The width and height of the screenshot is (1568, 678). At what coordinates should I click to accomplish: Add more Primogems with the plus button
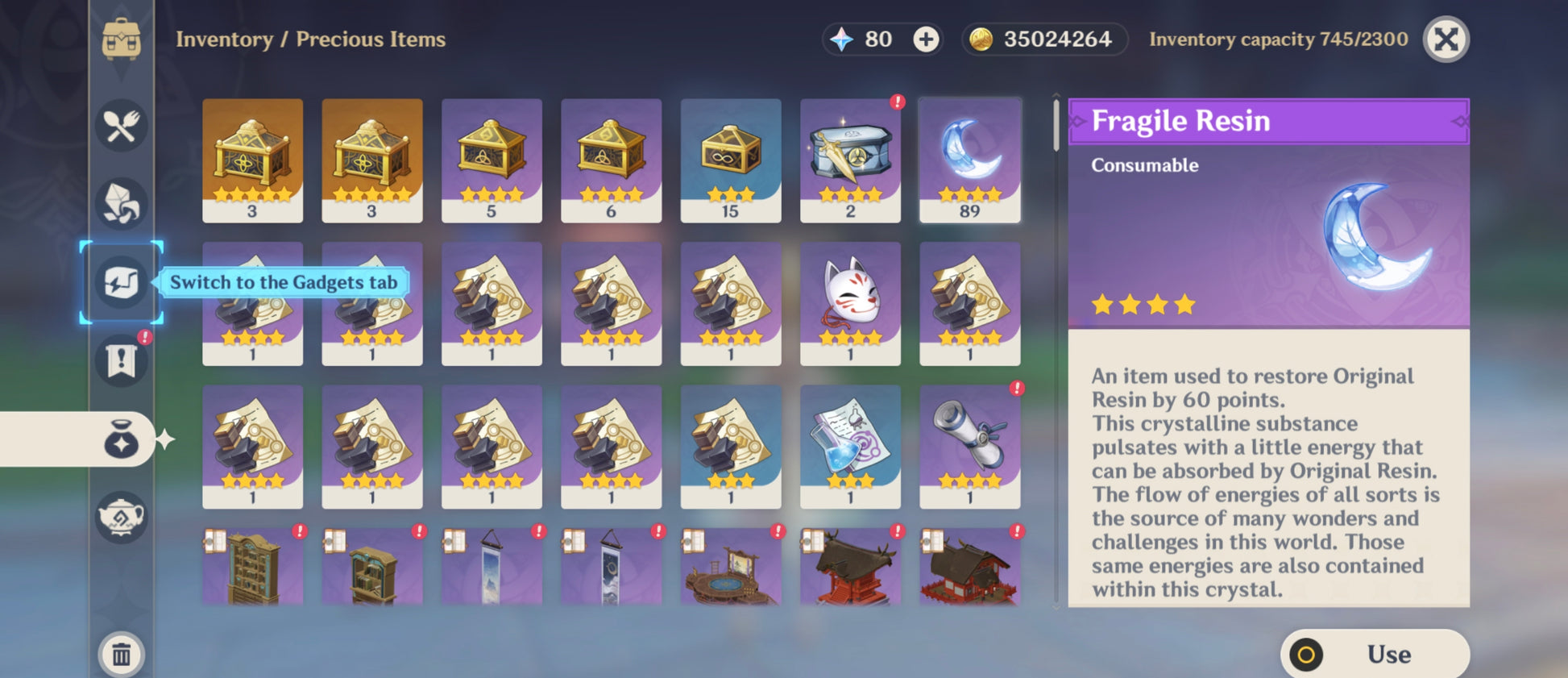click(x=926, y=40)
